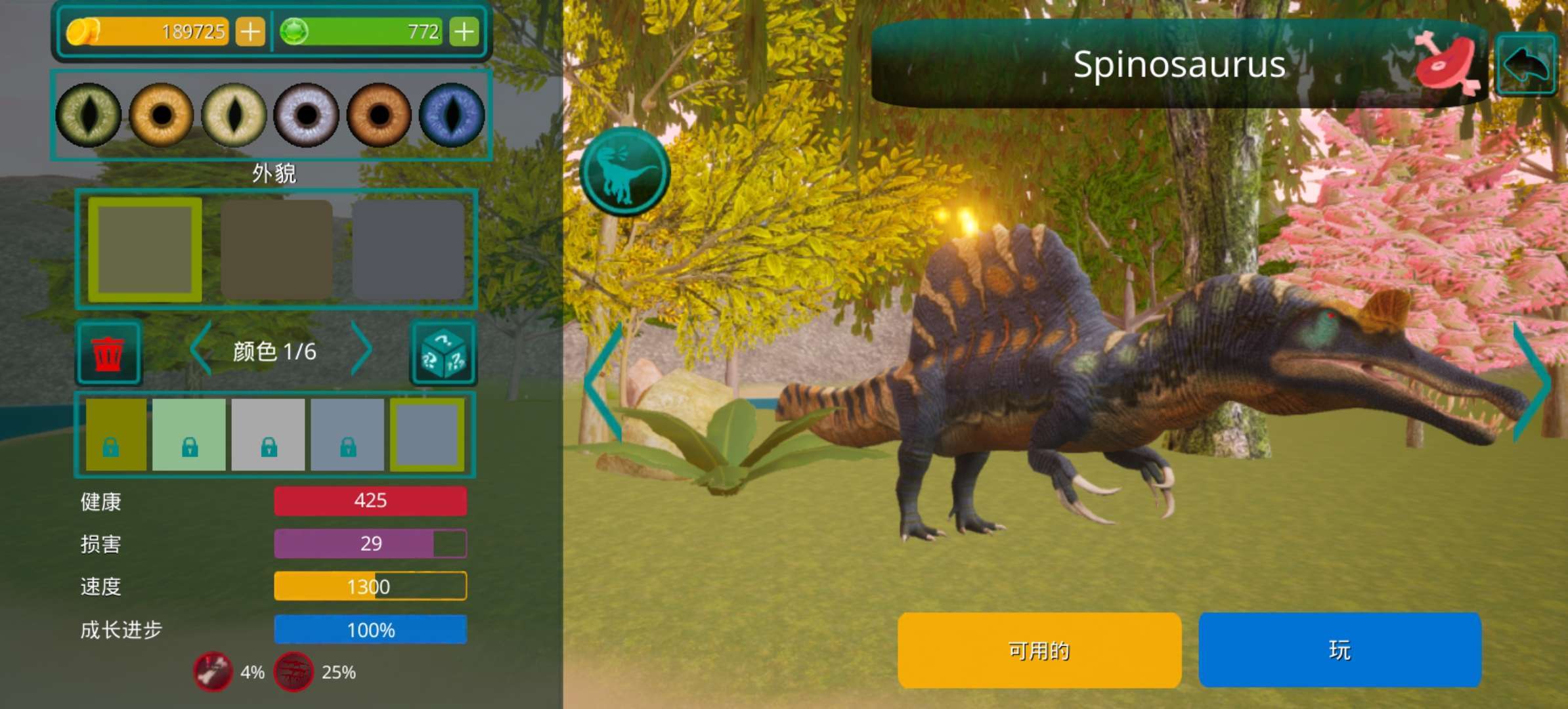The image size is (1568, 709).
Task: Select the blue slit-pupil eye
Action: pos(452,116)
